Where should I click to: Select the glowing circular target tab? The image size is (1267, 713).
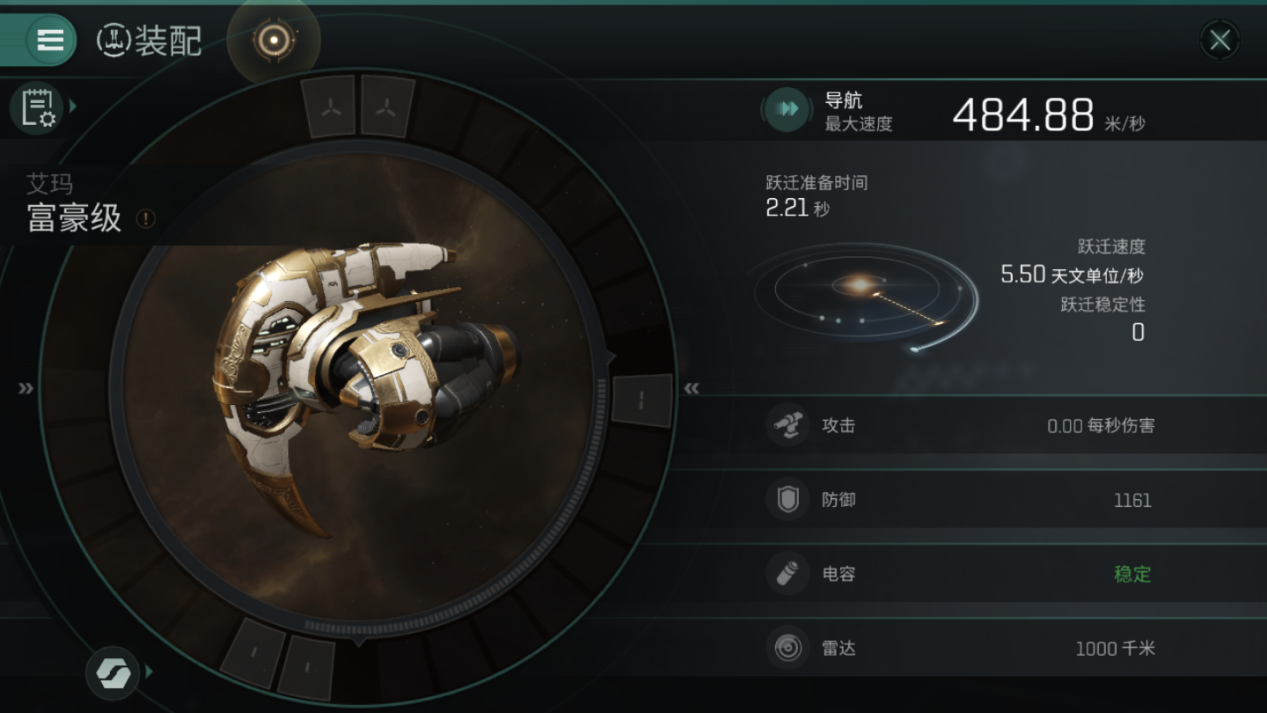click(x=273, y=40)
